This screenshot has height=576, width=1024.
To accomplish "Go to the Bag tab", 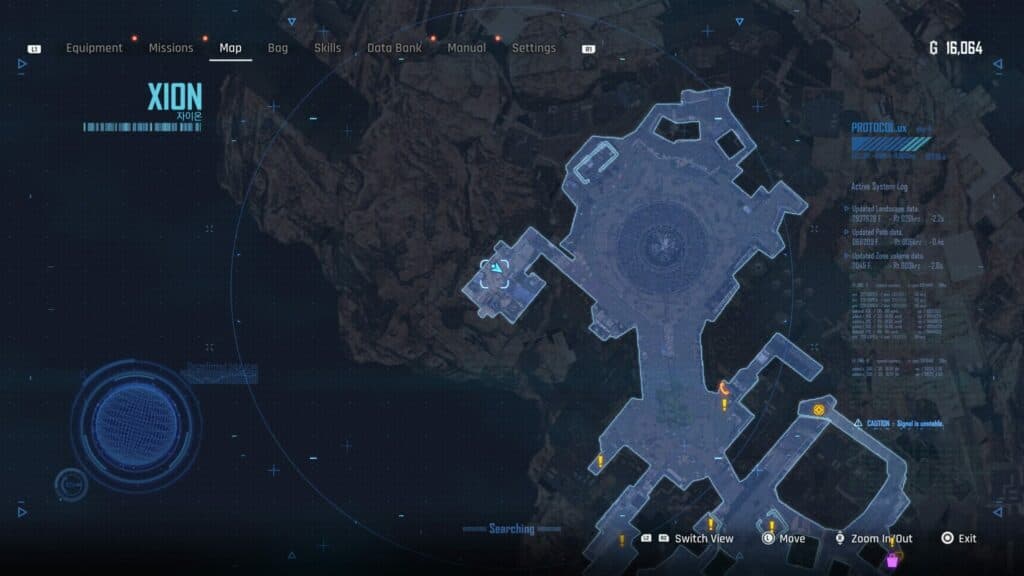I will coord(278,48).
